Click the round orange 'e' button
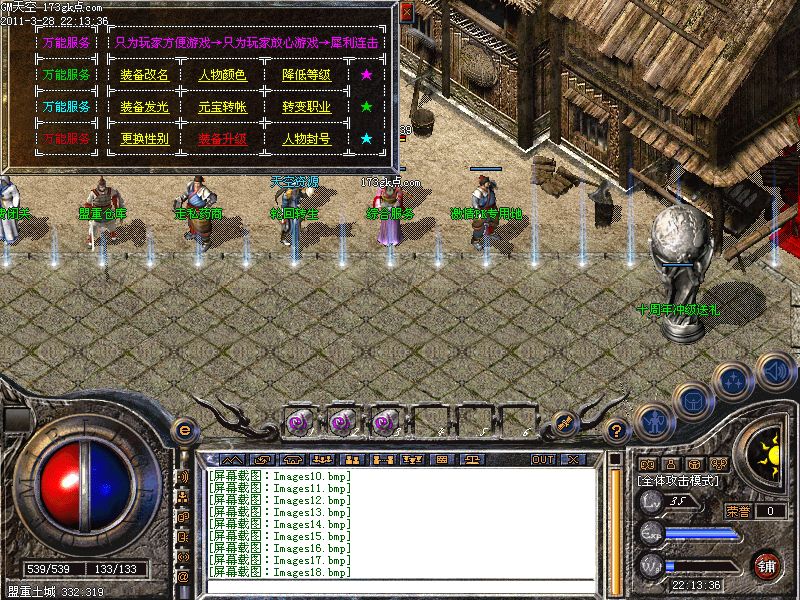The width and height of the screenshot is (800, 600). [183, 430]
